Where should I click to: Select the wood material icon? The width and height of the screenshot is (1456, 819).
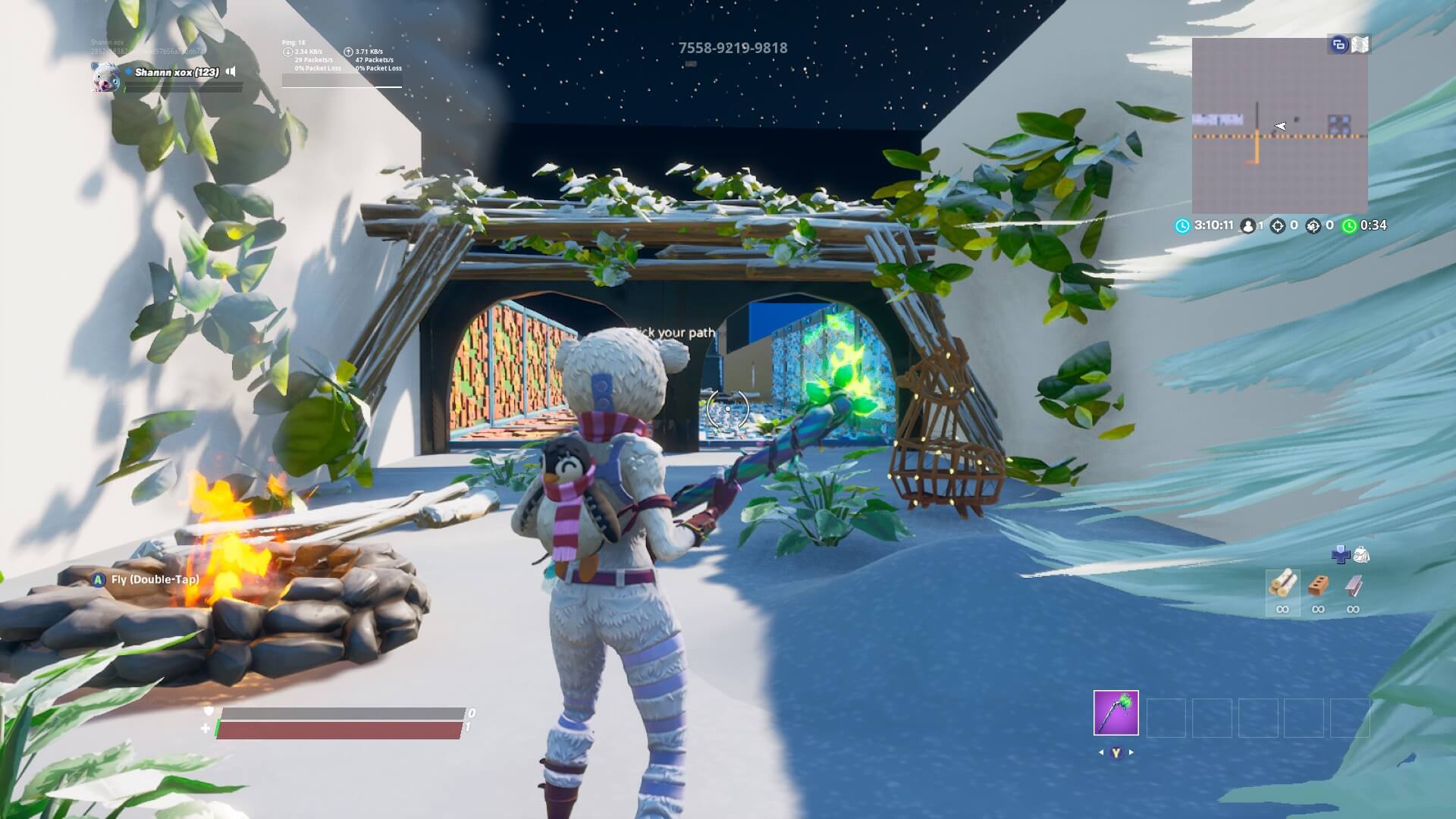click(1283, 582)
